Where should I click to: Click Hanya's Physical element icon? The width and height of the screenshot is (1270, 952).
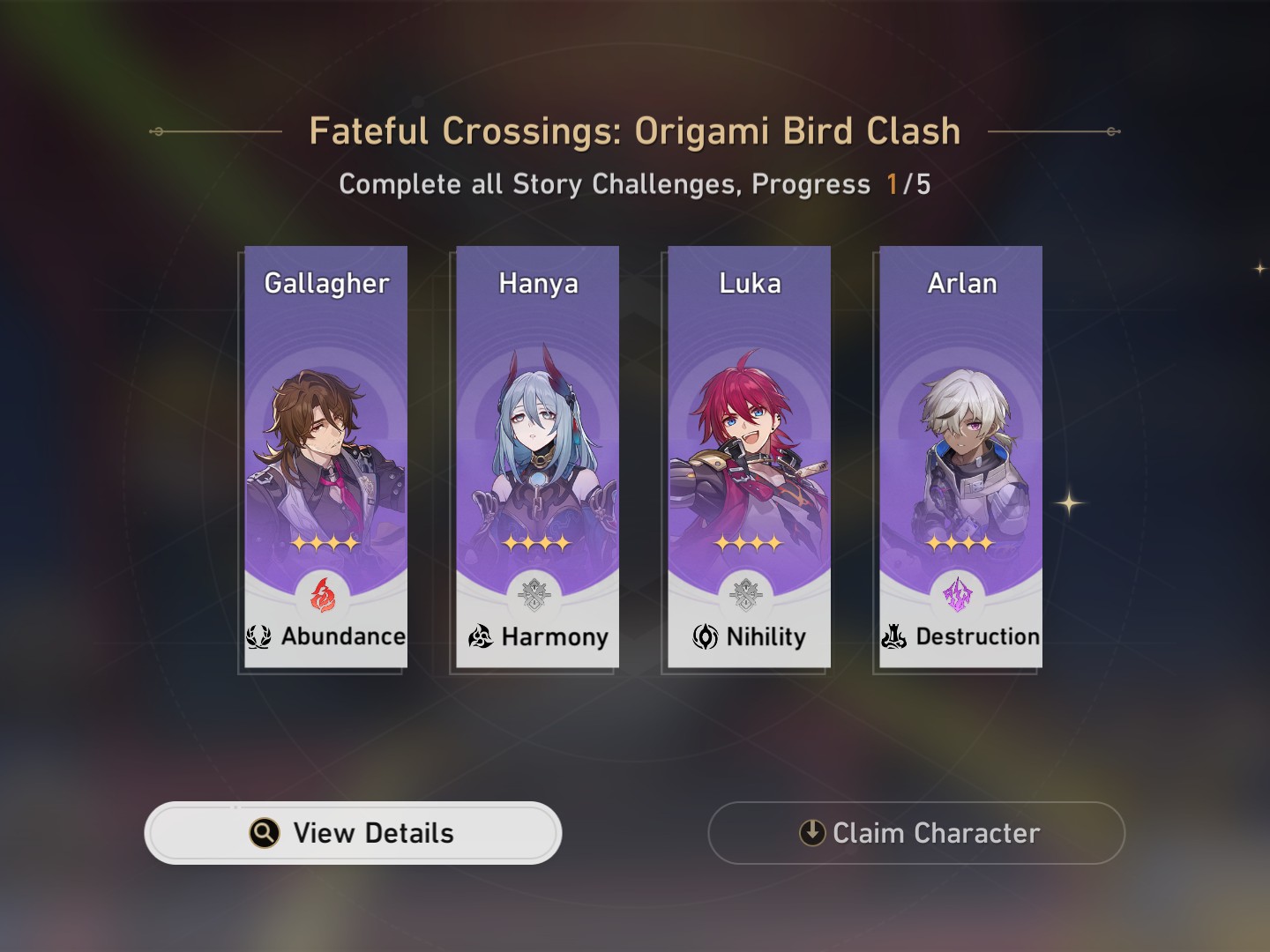tap(534, 595)
